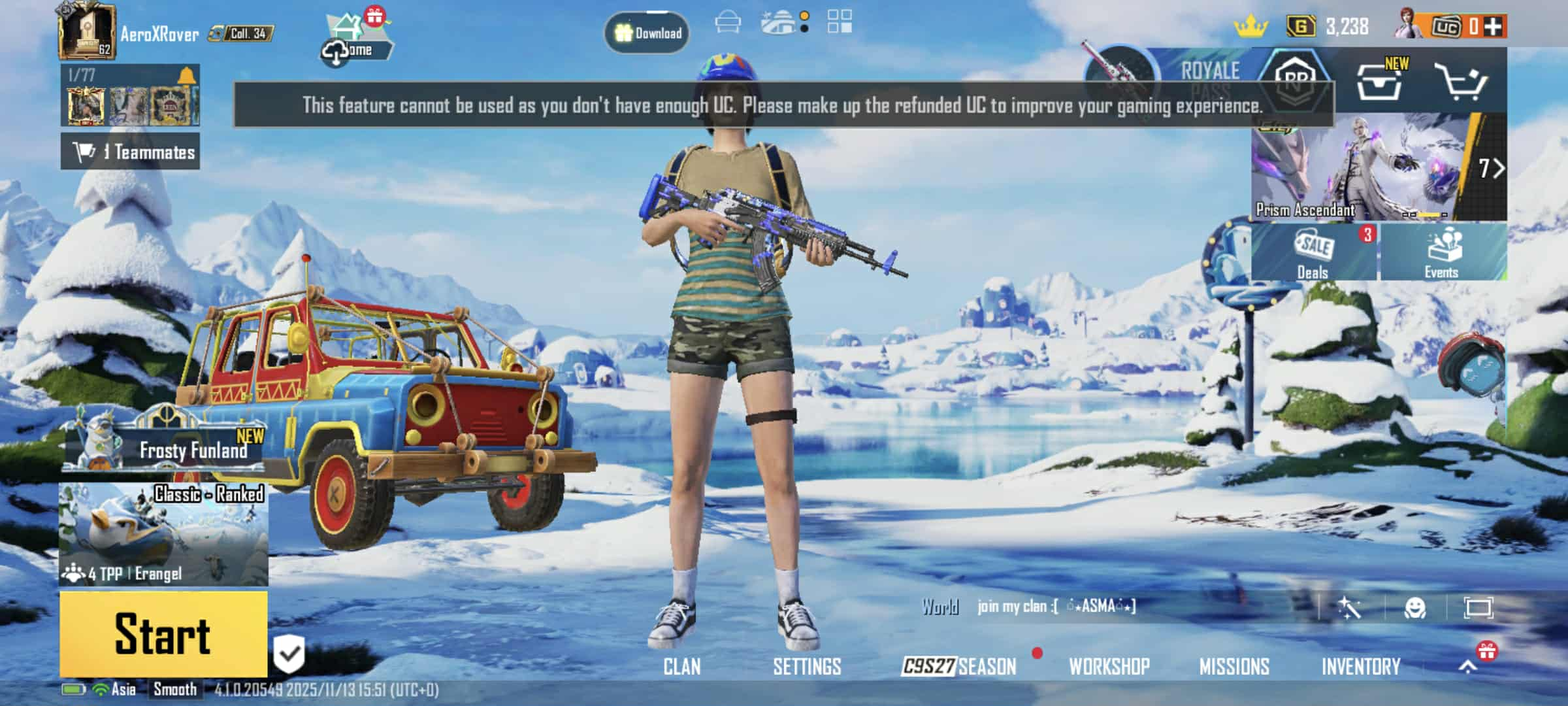Open the emote smiley face menu

click(x=1414, y=608)
